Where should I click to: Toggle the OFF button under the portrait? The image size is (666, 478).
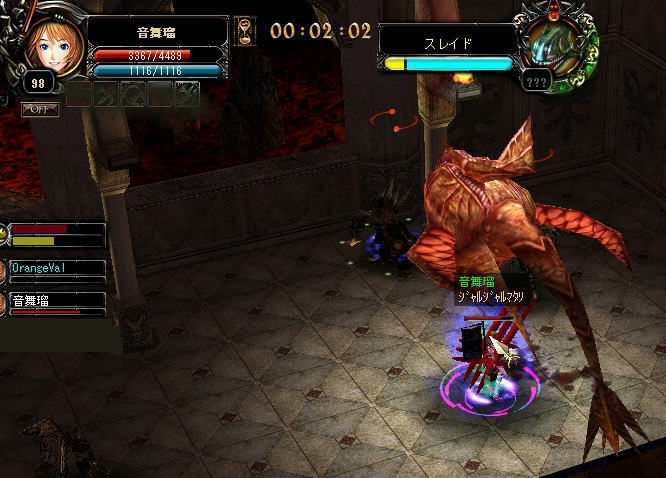40,109
